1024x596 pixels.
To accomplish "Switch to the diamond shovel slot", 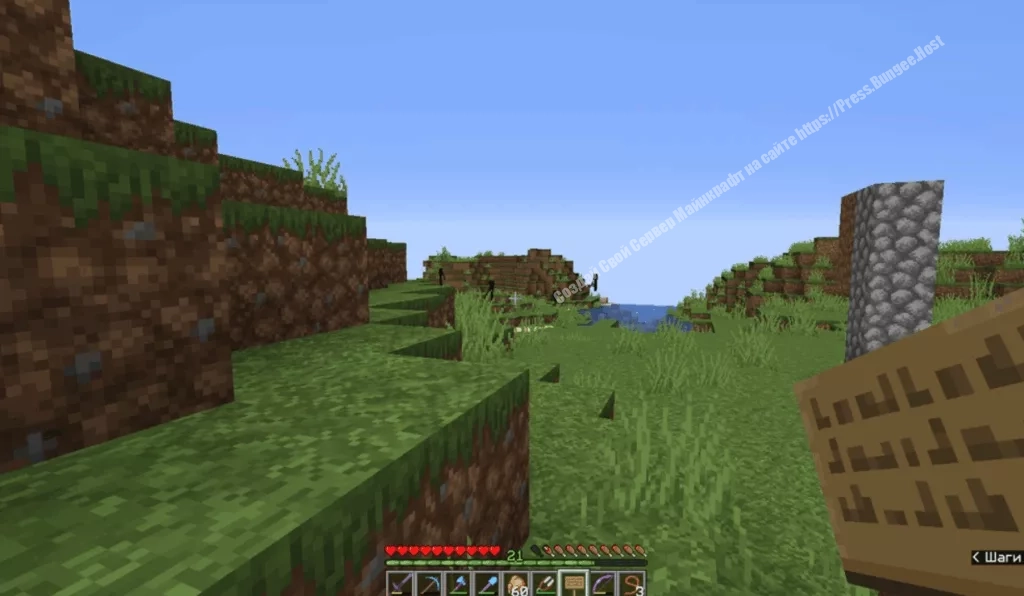I will [x=487, y=584].
